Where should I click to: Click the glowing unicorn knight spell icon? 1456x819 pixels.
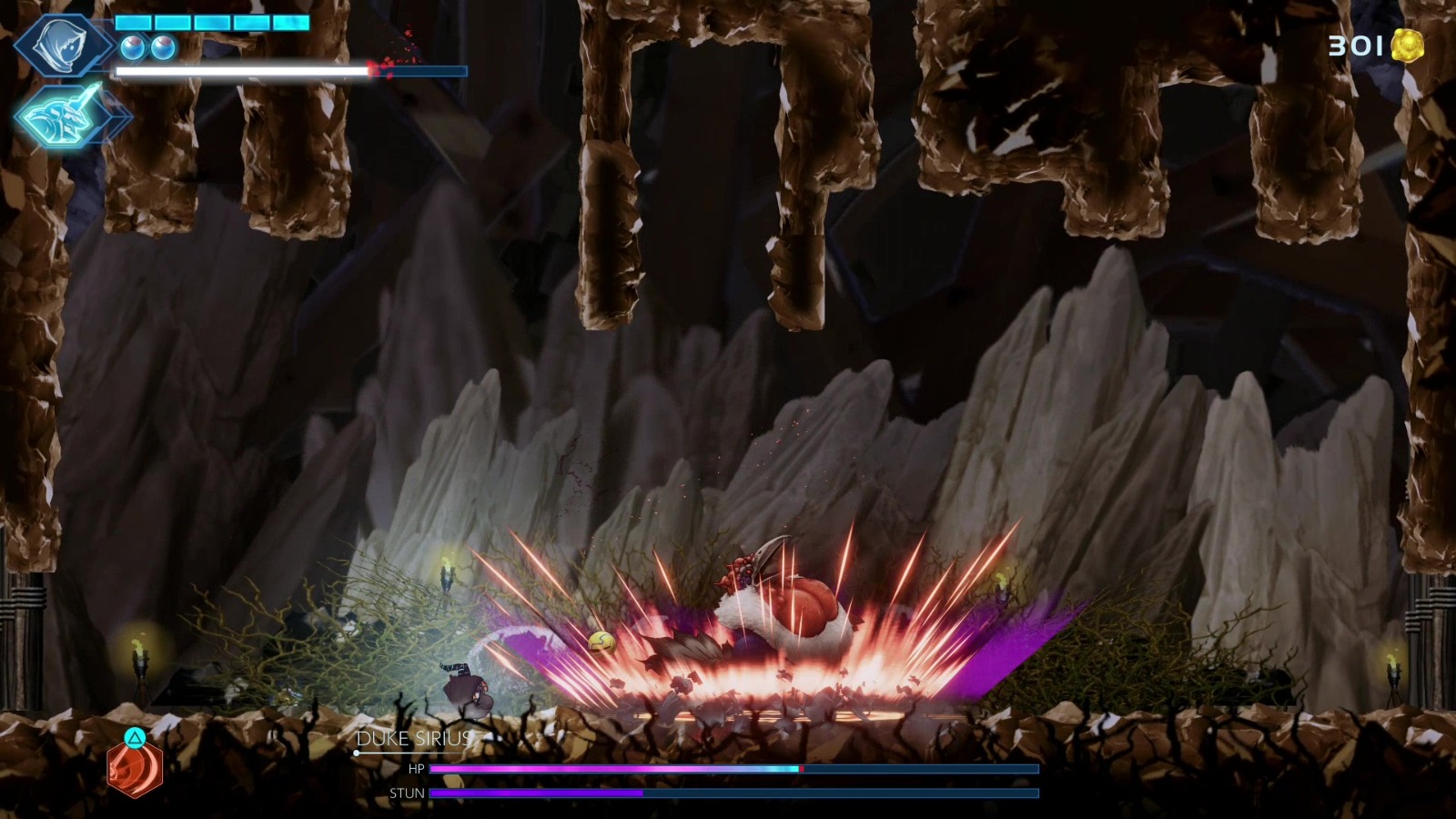(64, 114)
